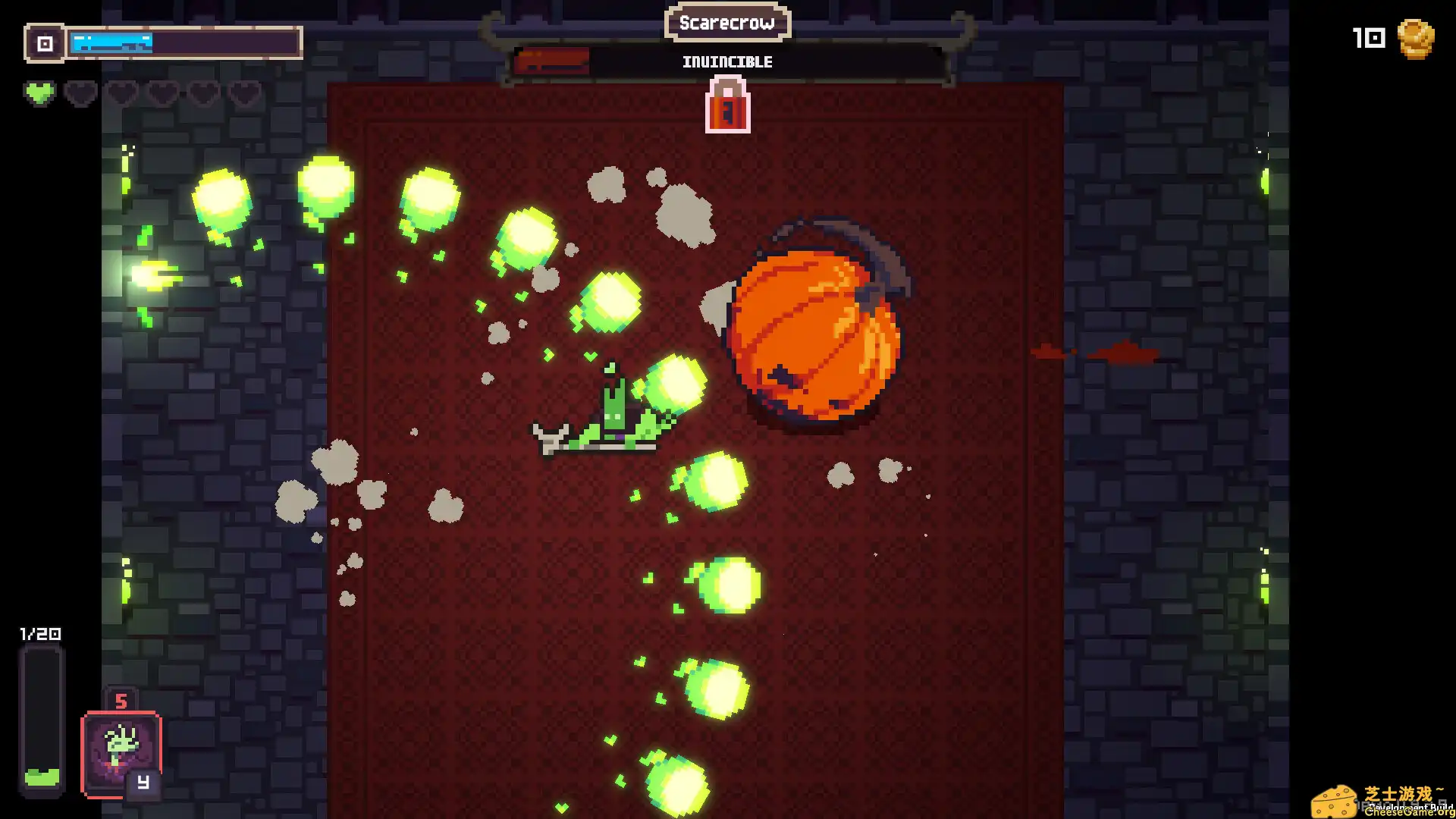Activate the zombie hand ability card
This screenshot has width=1456, height=819.
pos(121,754)
